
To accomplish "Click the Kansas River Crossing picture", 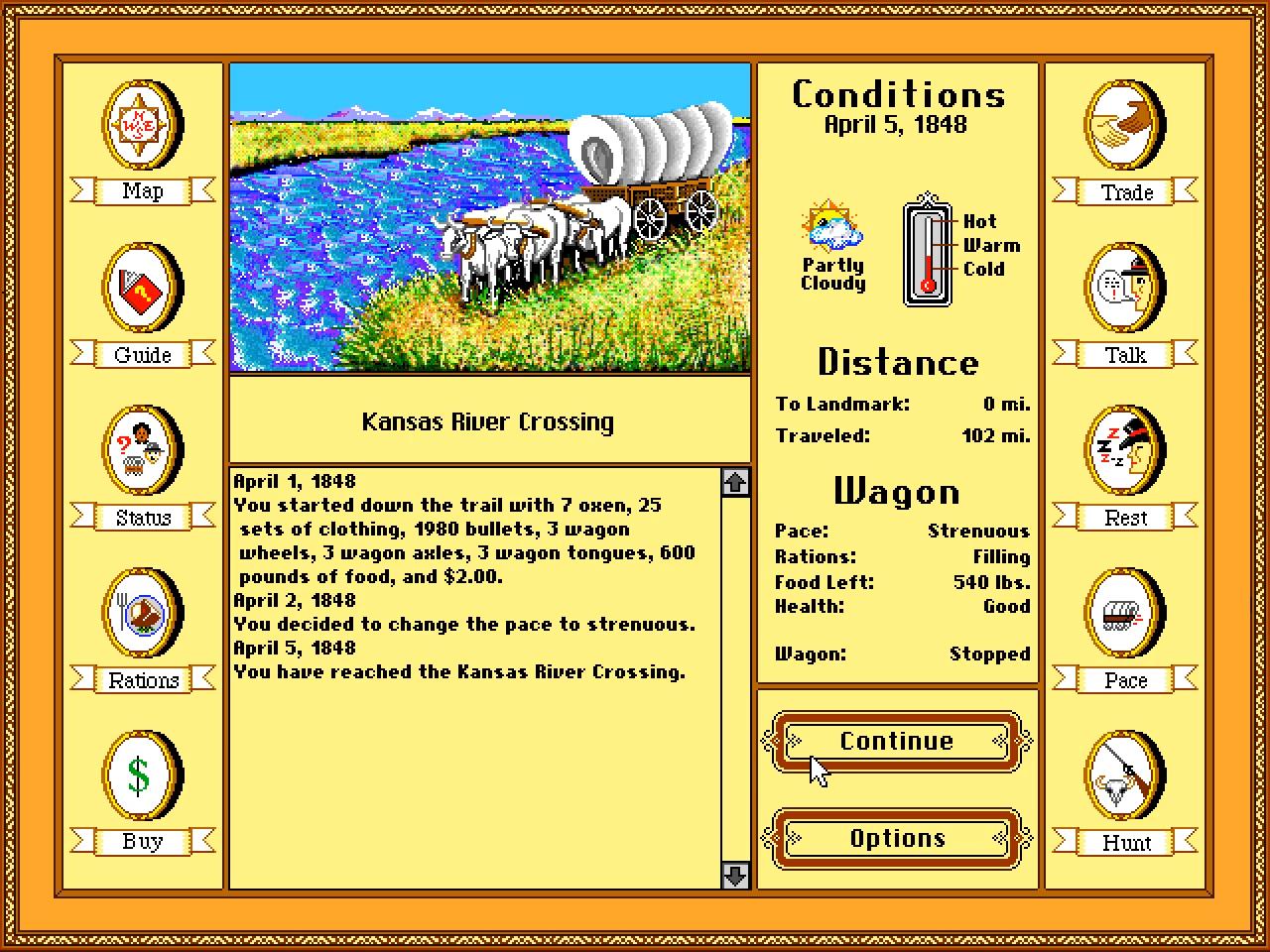I will pyautogui.click(x=489, y=218).
